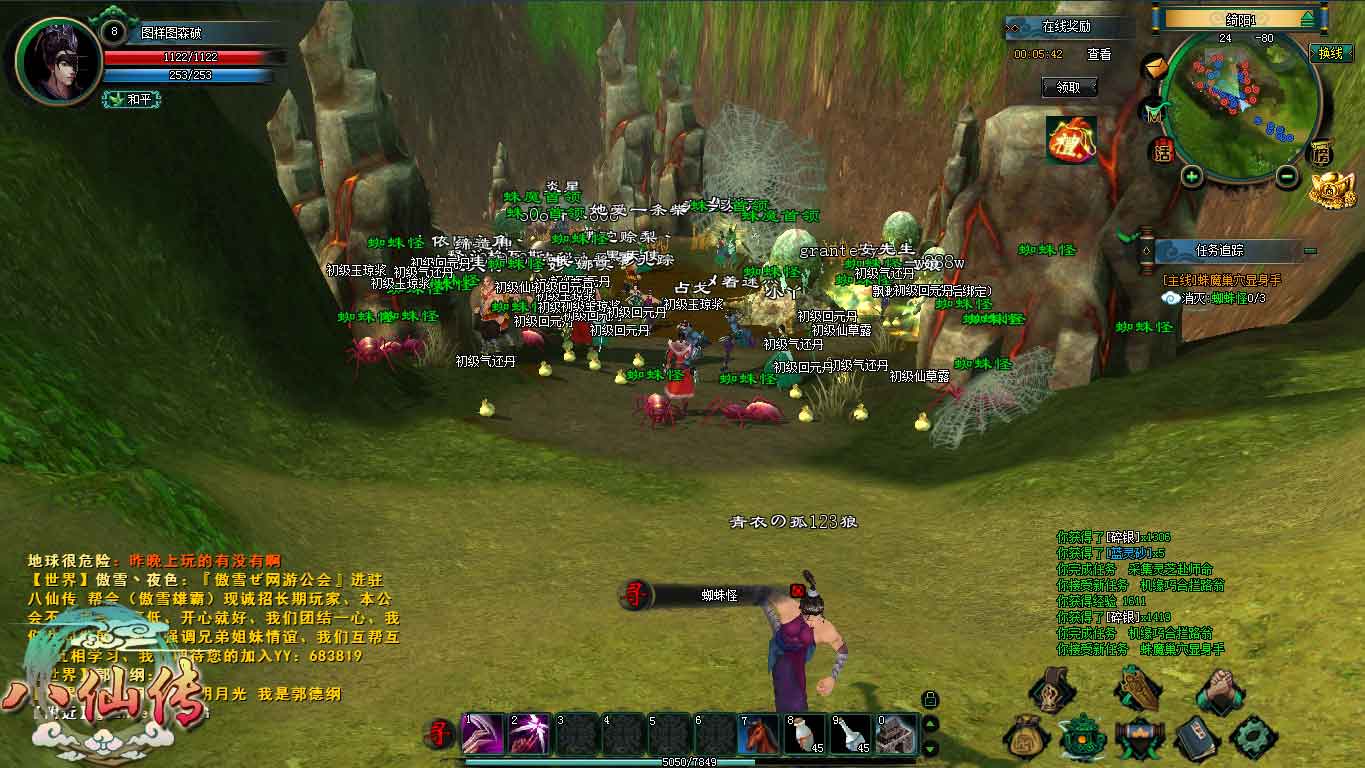Click the 领取 claim reward button

[x=1068, y=88]
